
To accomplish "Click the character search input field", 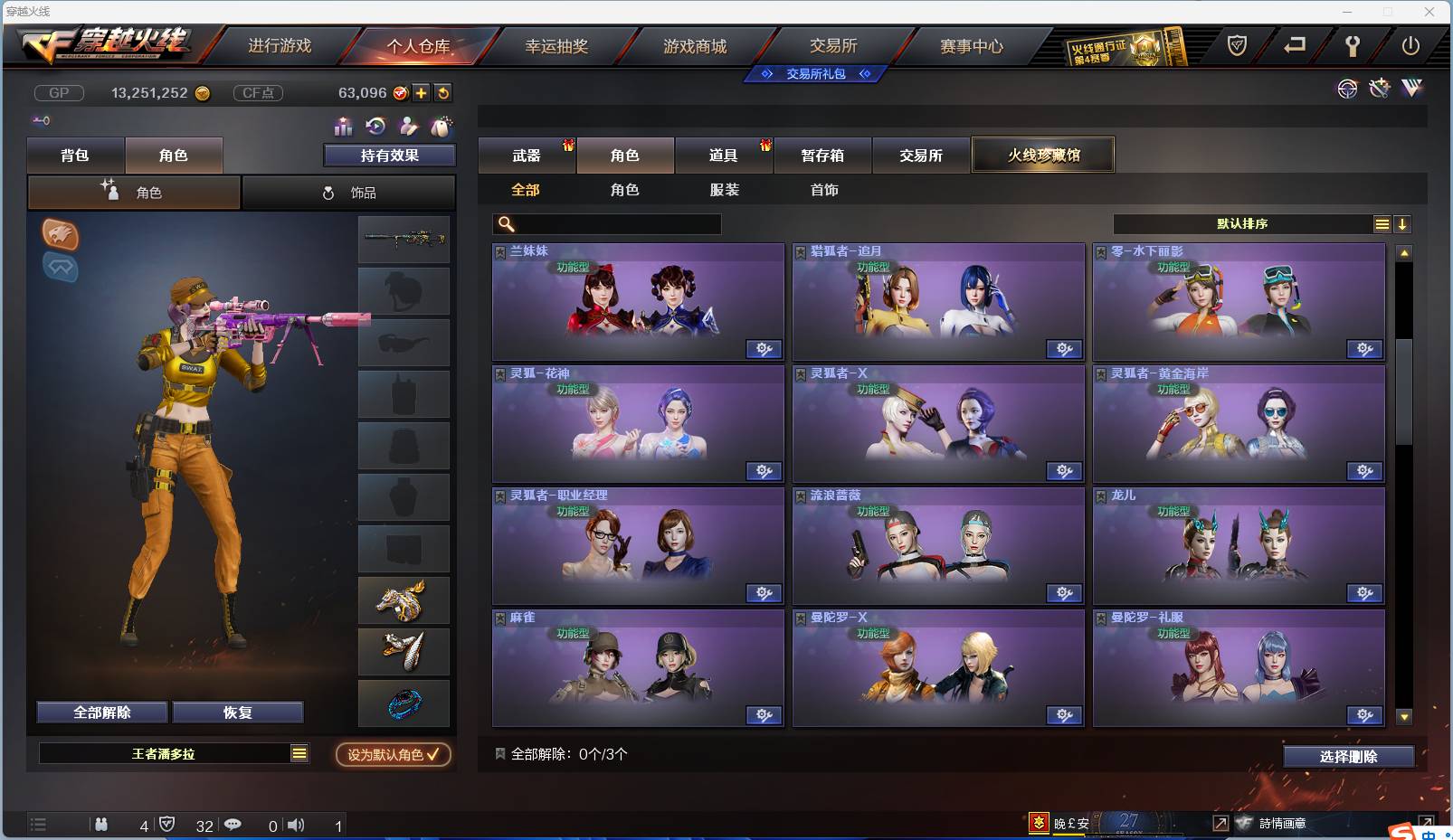I will (x=606, y=223).
